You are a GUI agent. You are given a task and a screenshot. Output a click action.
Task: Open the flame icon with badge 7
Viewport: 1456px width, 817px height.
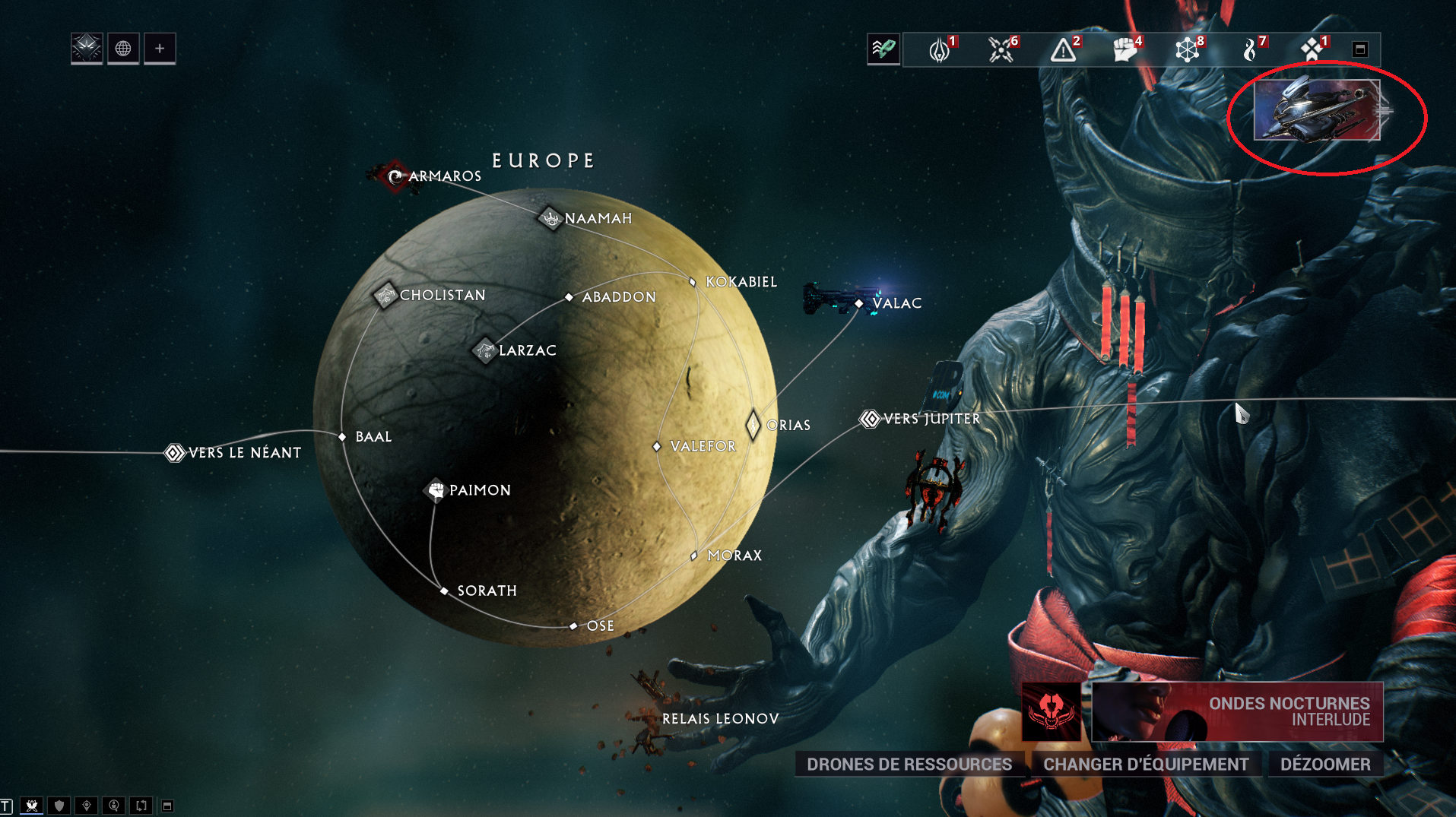[x=1249, y=49]
